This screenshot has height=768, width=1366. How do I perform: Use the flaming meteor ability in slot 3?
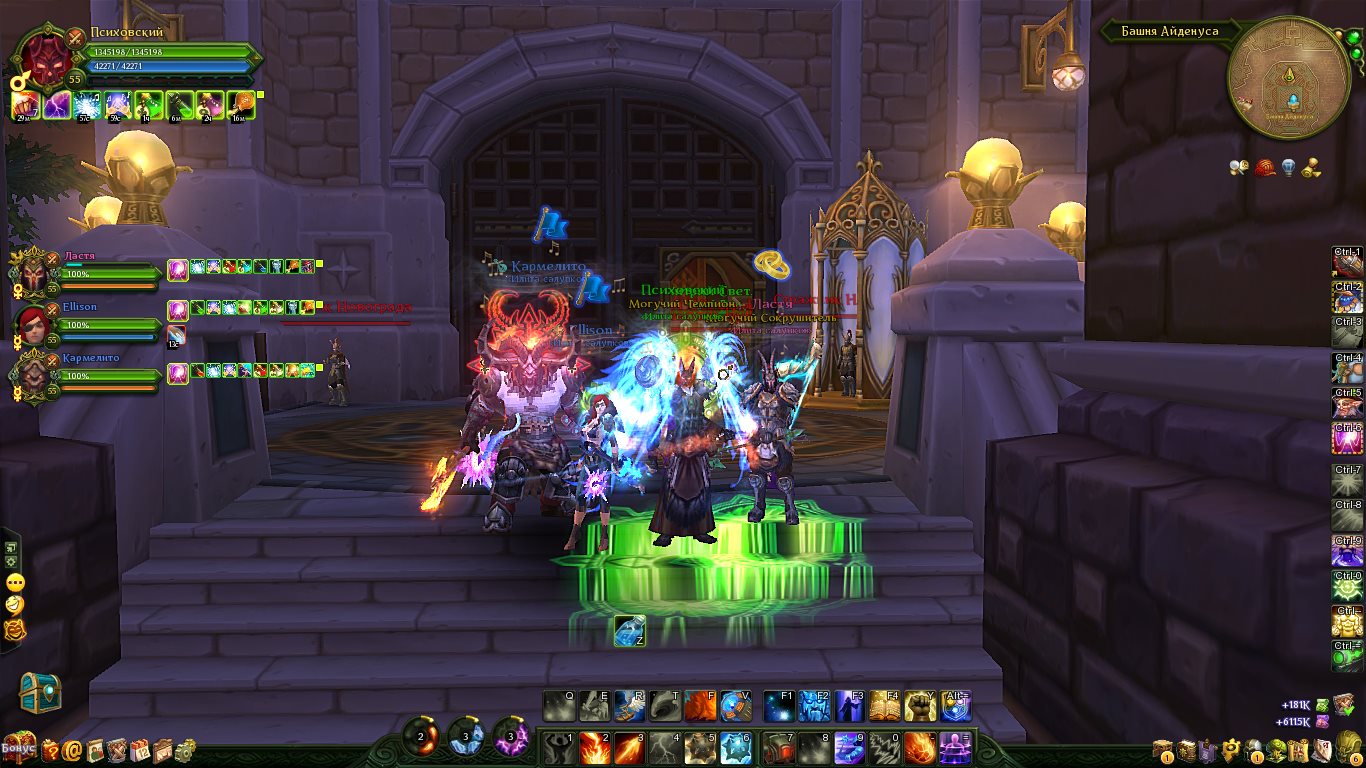(629, 748)
